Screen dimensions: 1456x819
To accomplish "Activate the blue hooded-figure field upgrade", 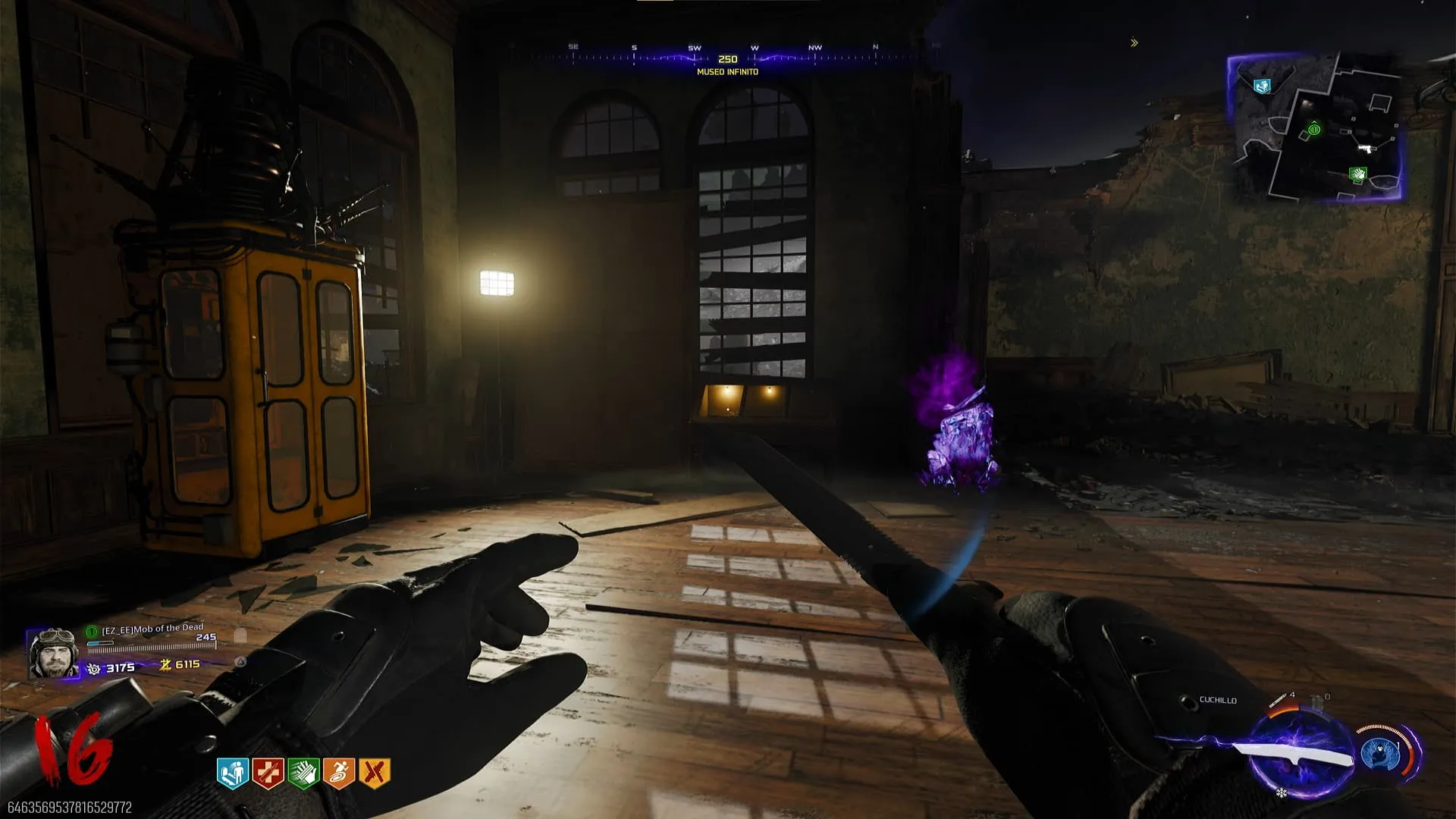I will 1380,754.
